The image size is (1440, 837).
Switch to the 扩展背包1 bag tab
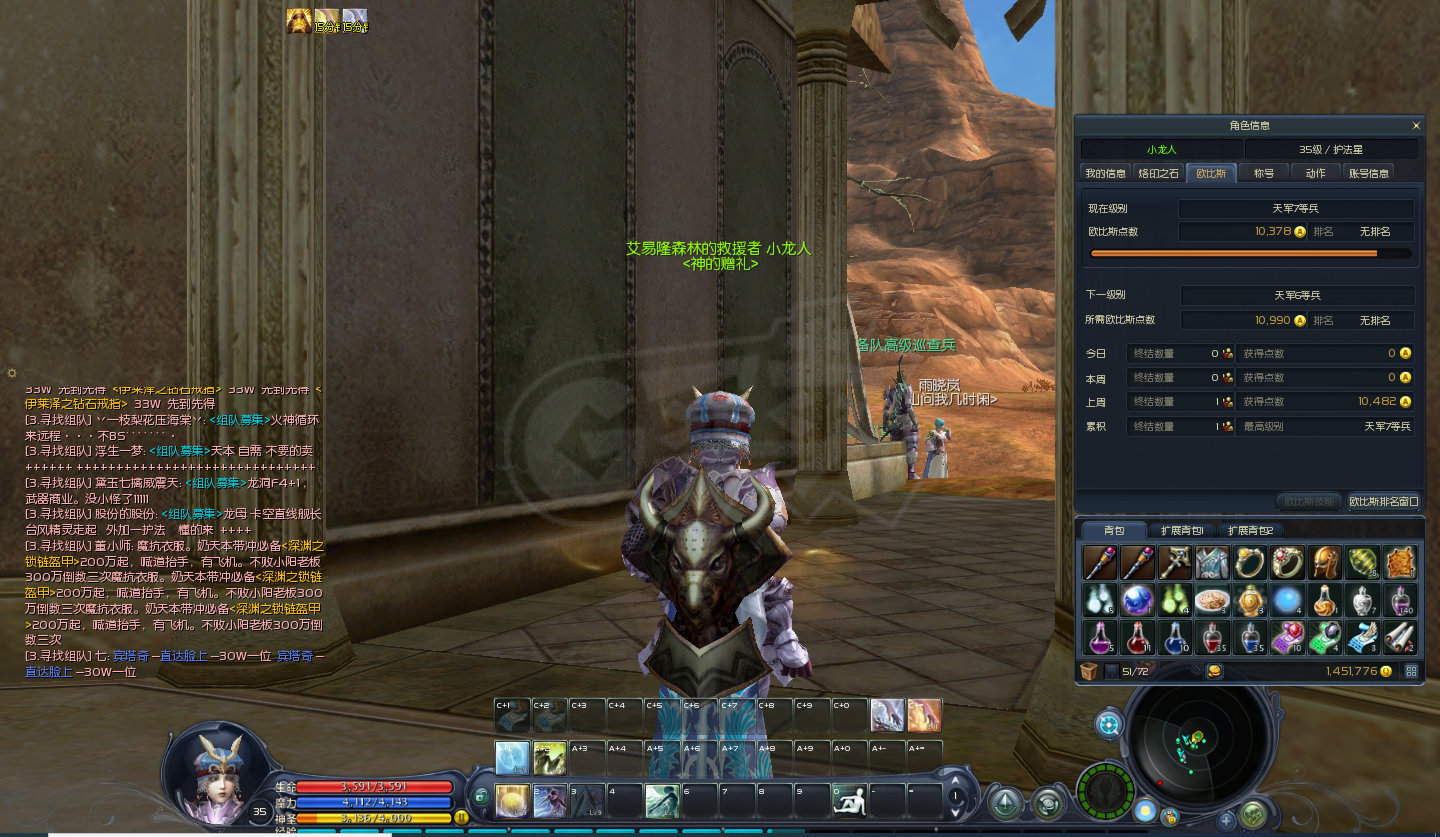pos(1182,530)
